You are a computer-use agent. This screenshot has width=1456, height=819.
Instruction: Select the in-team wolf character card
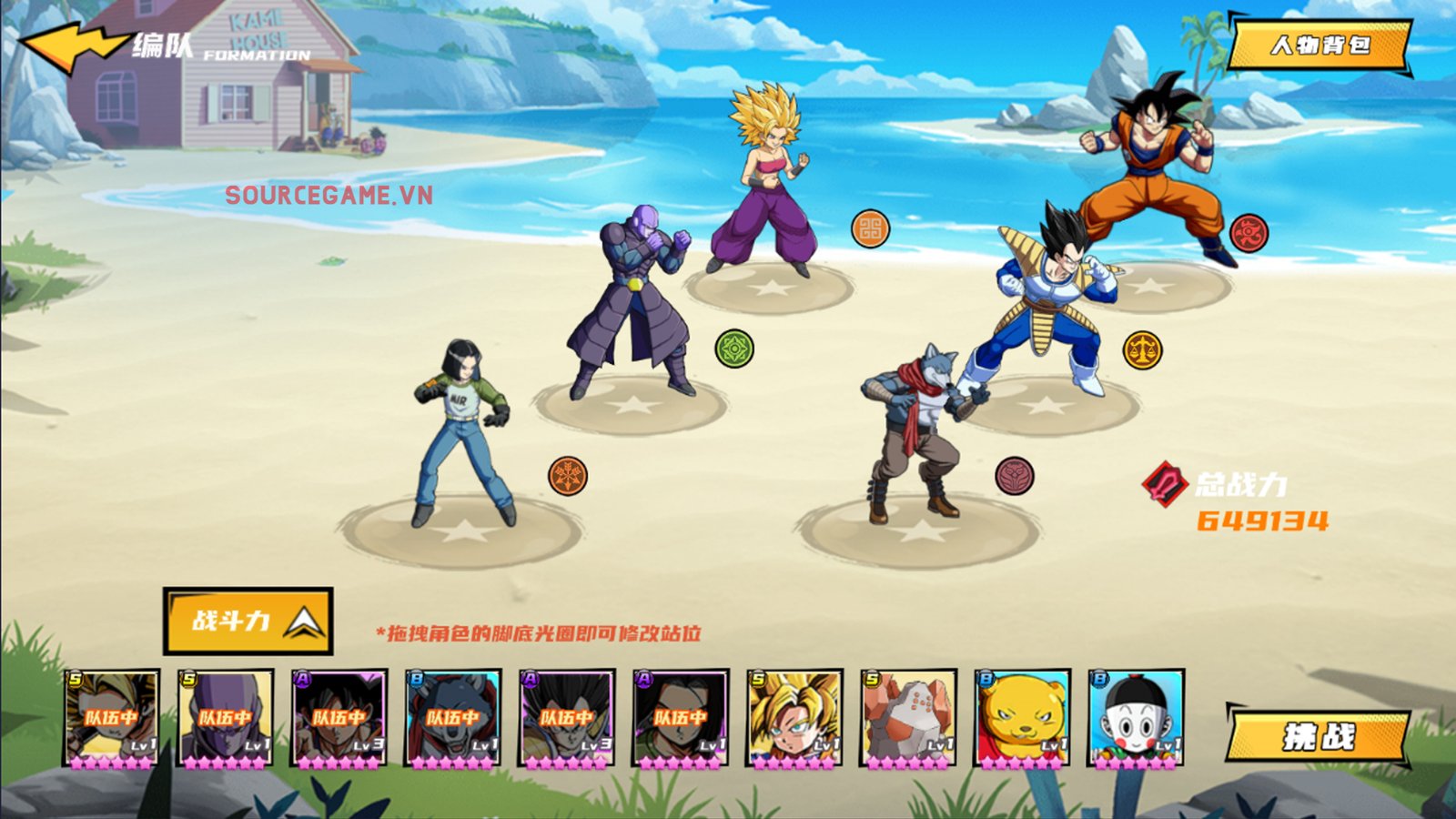tap(453, 719)
